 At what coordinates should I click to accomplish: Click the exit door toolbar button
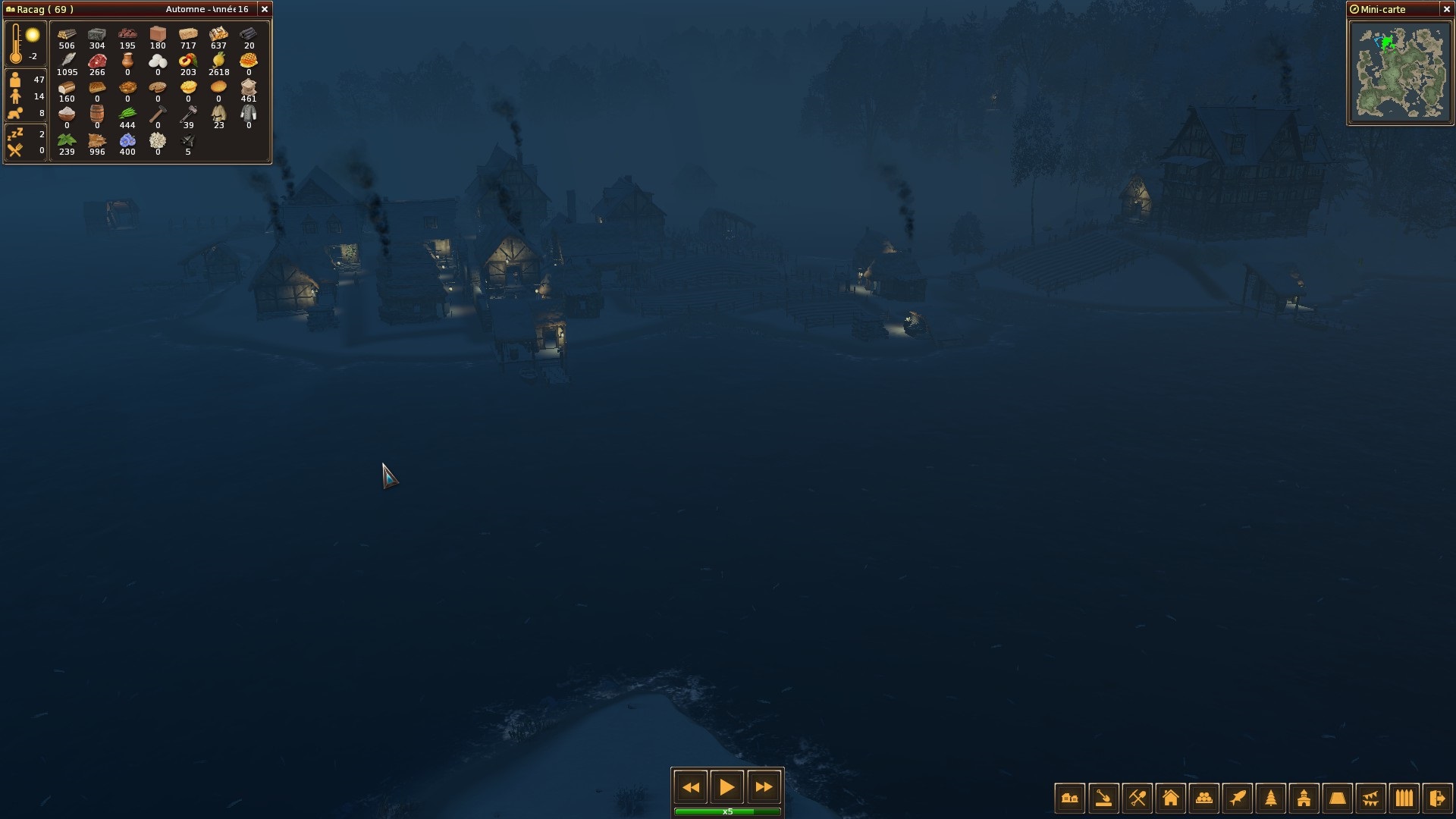point(1437,798)
